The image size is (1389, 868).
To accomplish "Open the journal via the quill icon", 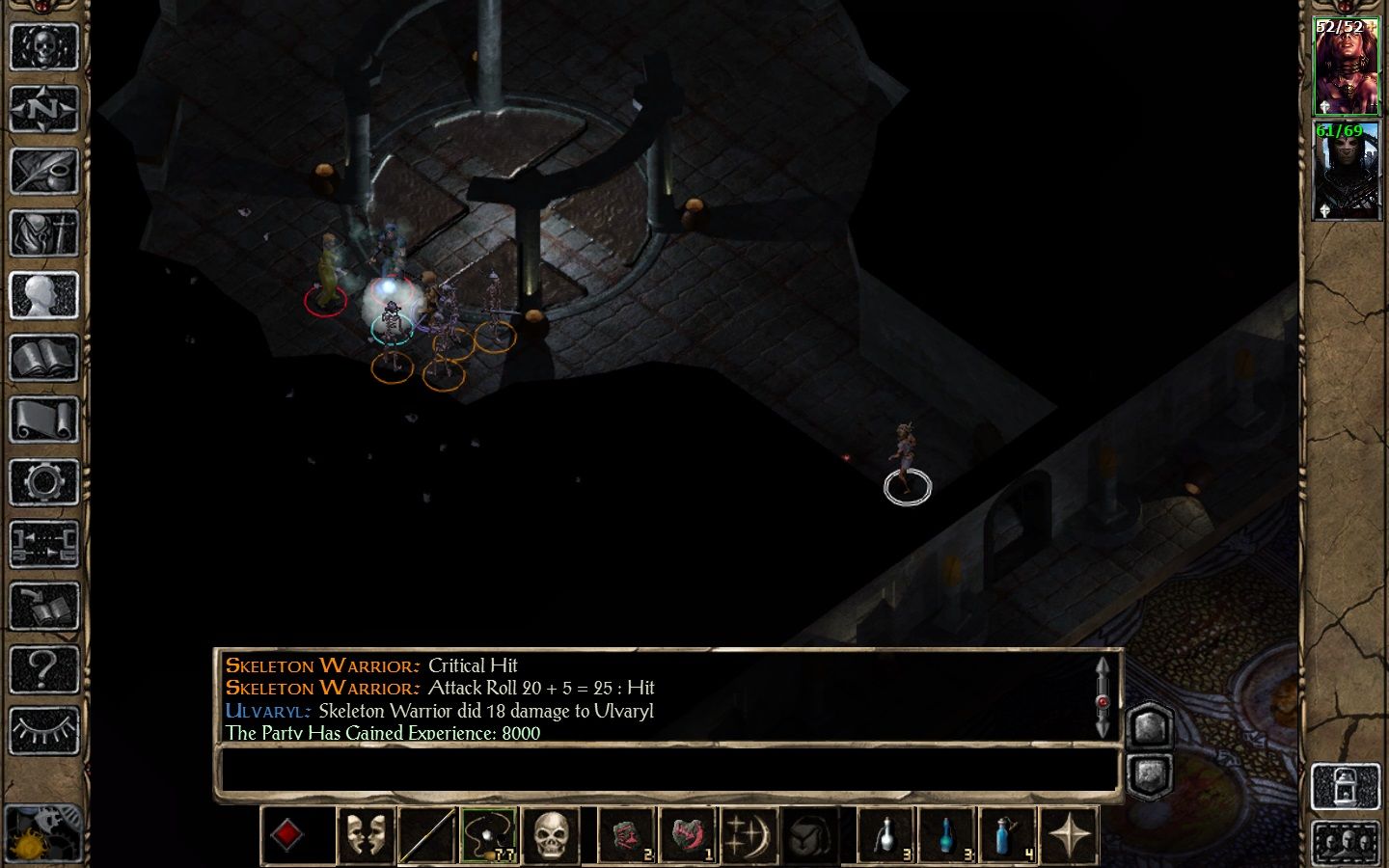I will pos(43,171).
